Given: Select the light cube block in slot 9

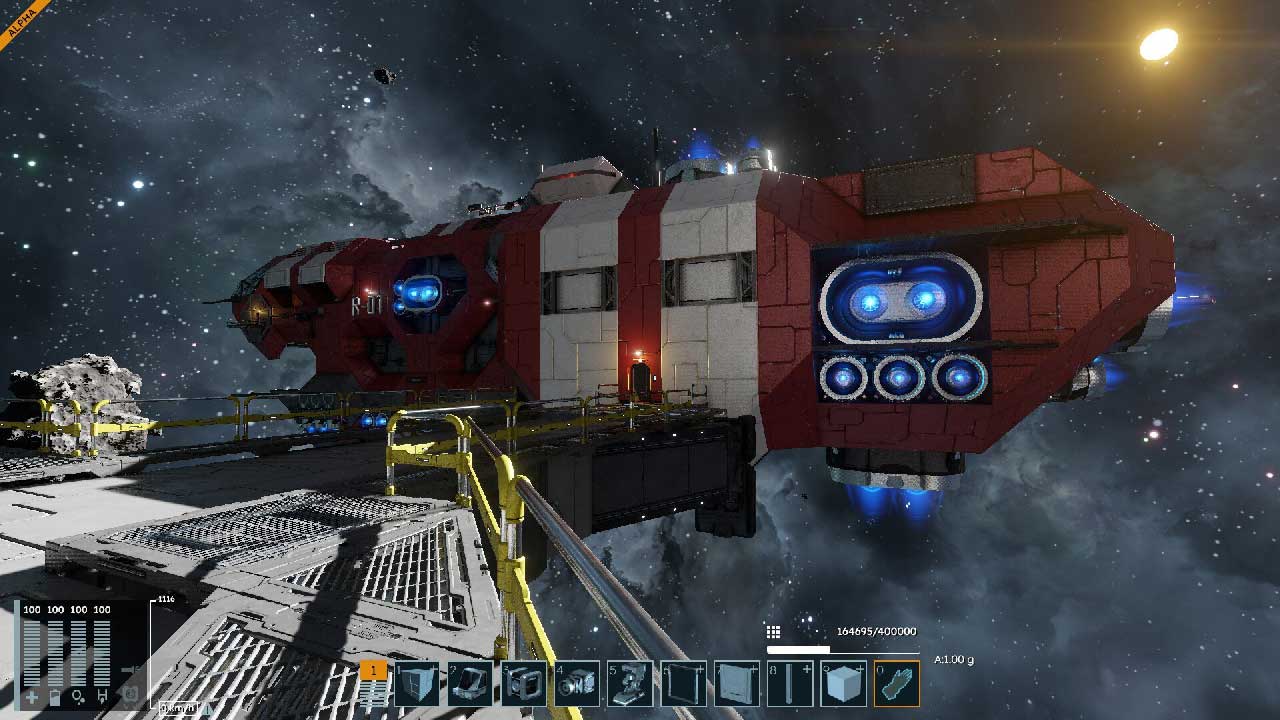Looking at the screenshot, I should [x=843, y=684].
